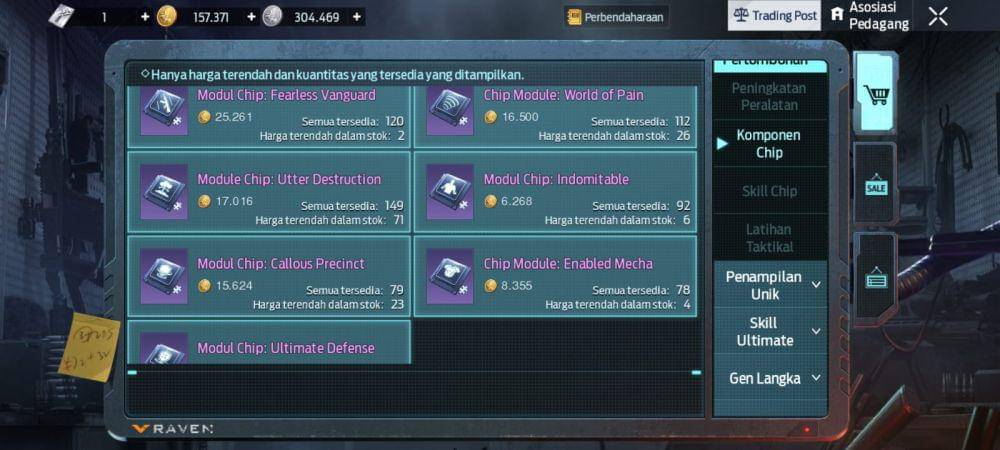Expand the Gen Langka section
This screenshot has width=1000, height=450.
[769, 378]
